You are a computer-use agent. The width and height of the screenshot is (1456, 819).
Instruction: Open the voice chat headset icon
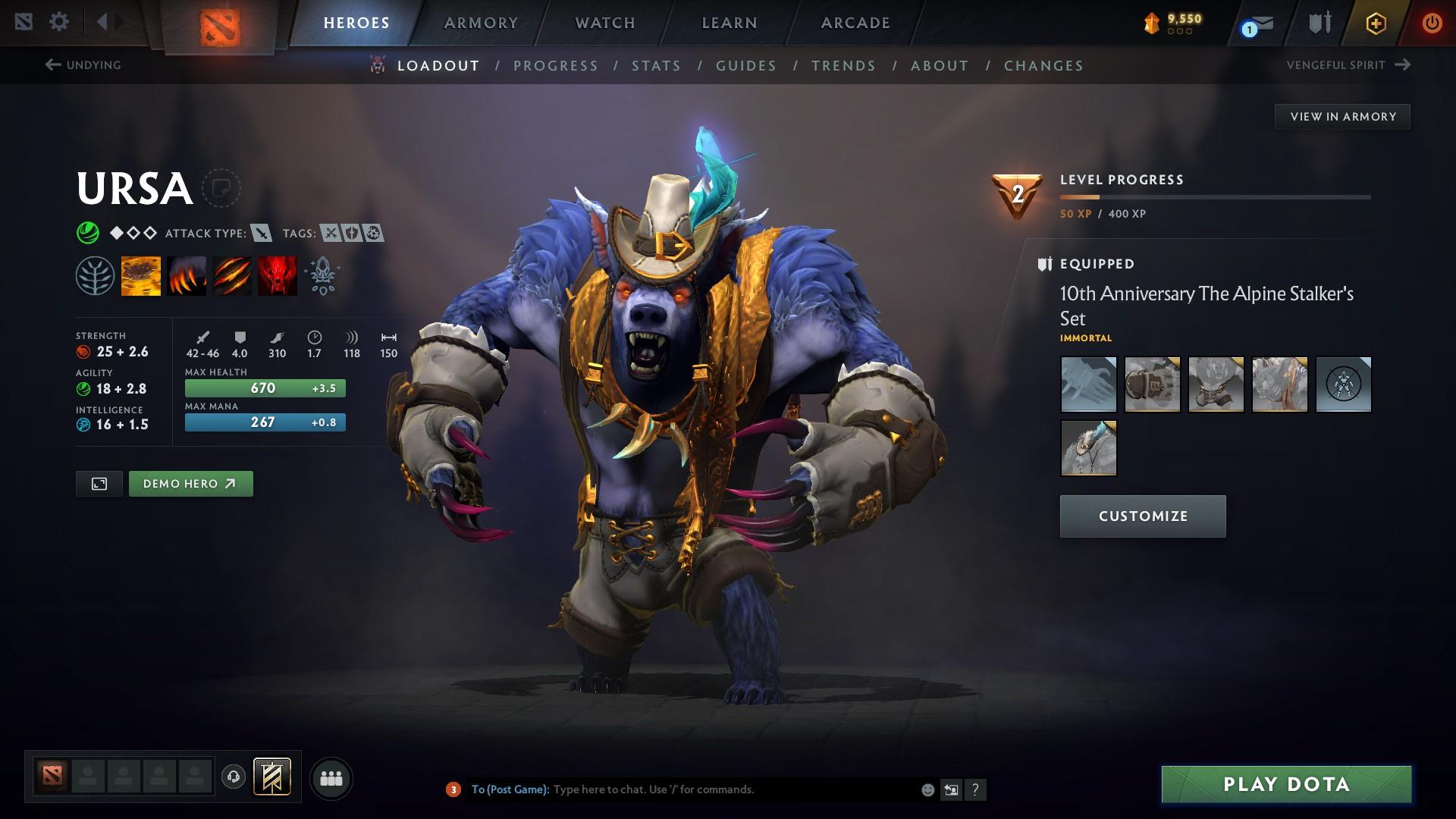click(x=232, y=777)
